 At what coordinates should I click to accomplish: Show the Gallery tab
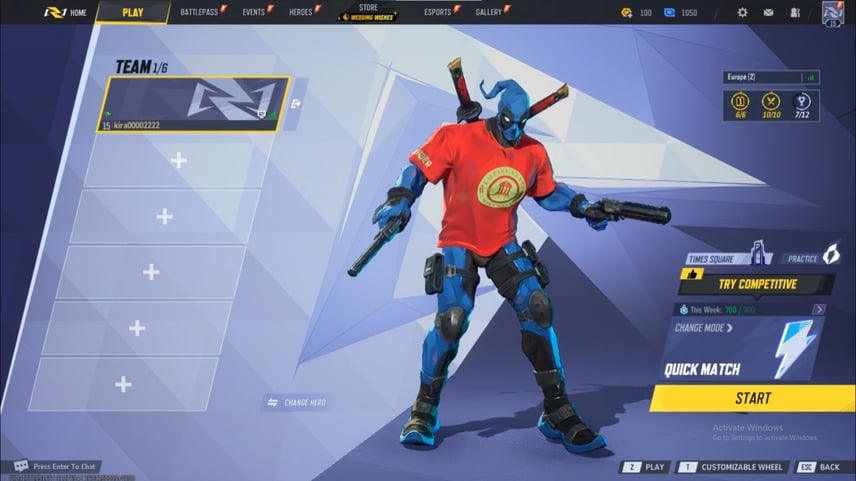[x=491, y=12]
